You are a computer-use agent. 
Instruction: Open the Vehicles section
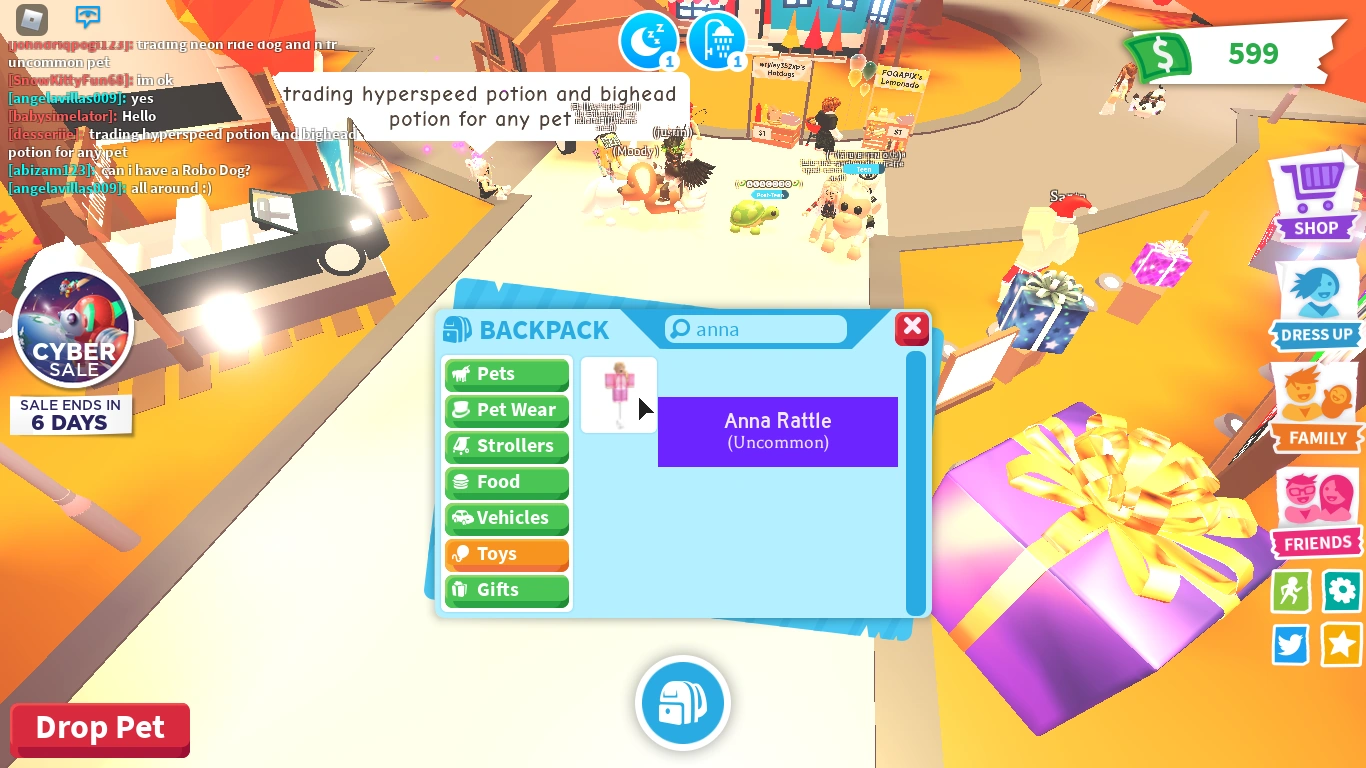click(x=506, y=518)
